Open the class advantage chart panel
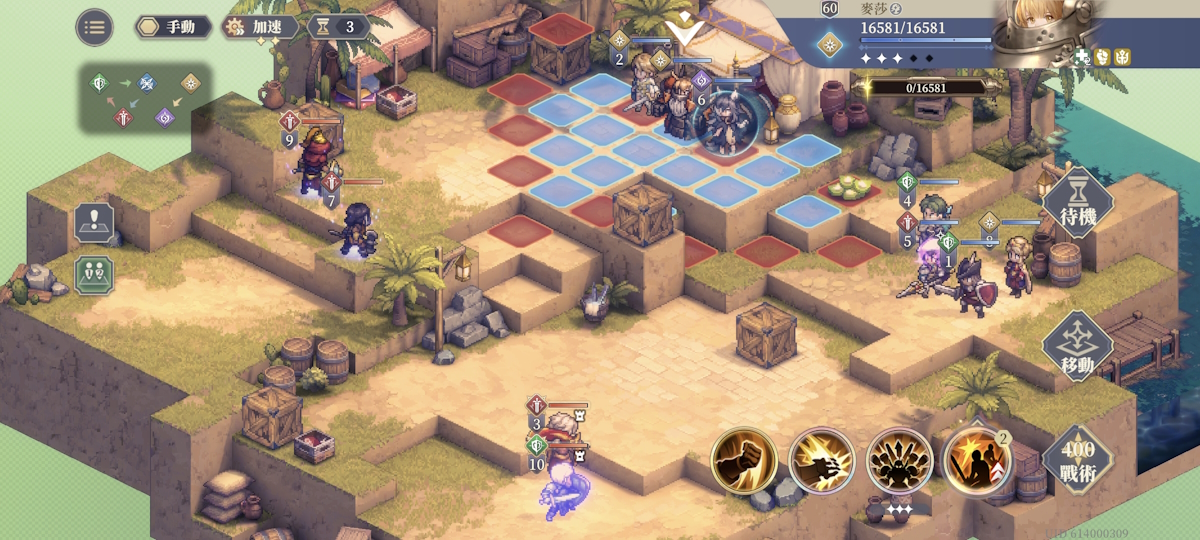 pyautogui.click(x=146, y=98)
